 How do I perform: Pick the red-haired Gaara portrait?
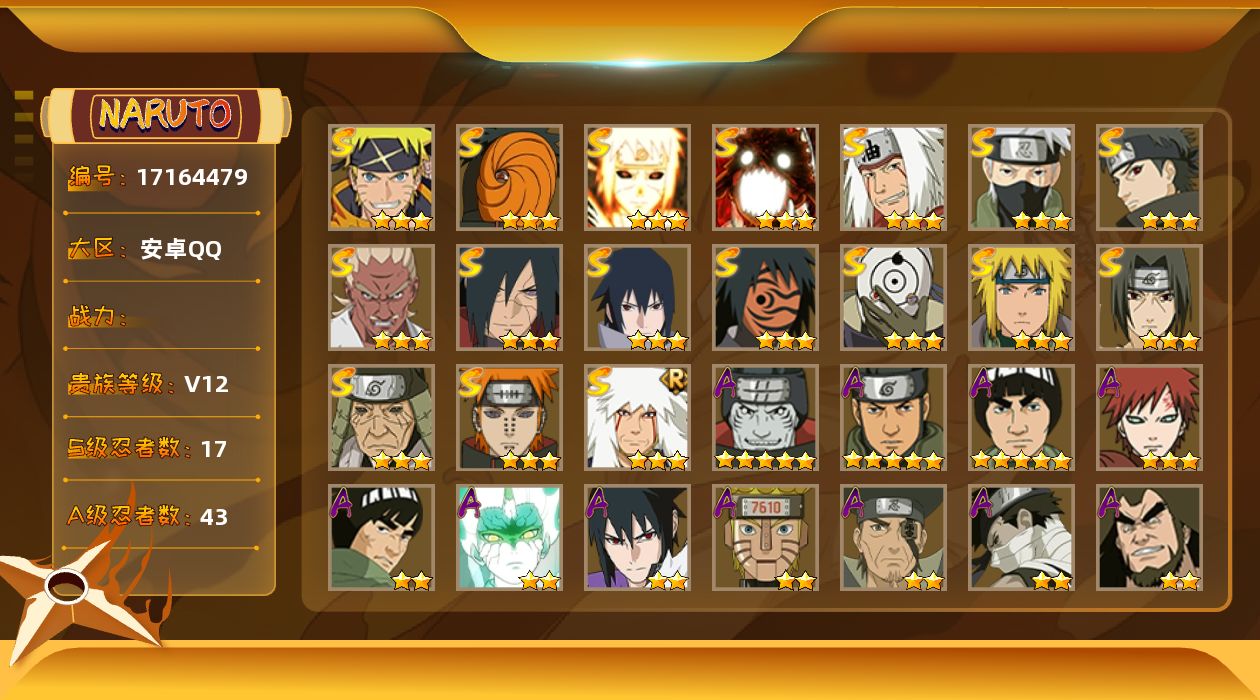click(1149, 417)
